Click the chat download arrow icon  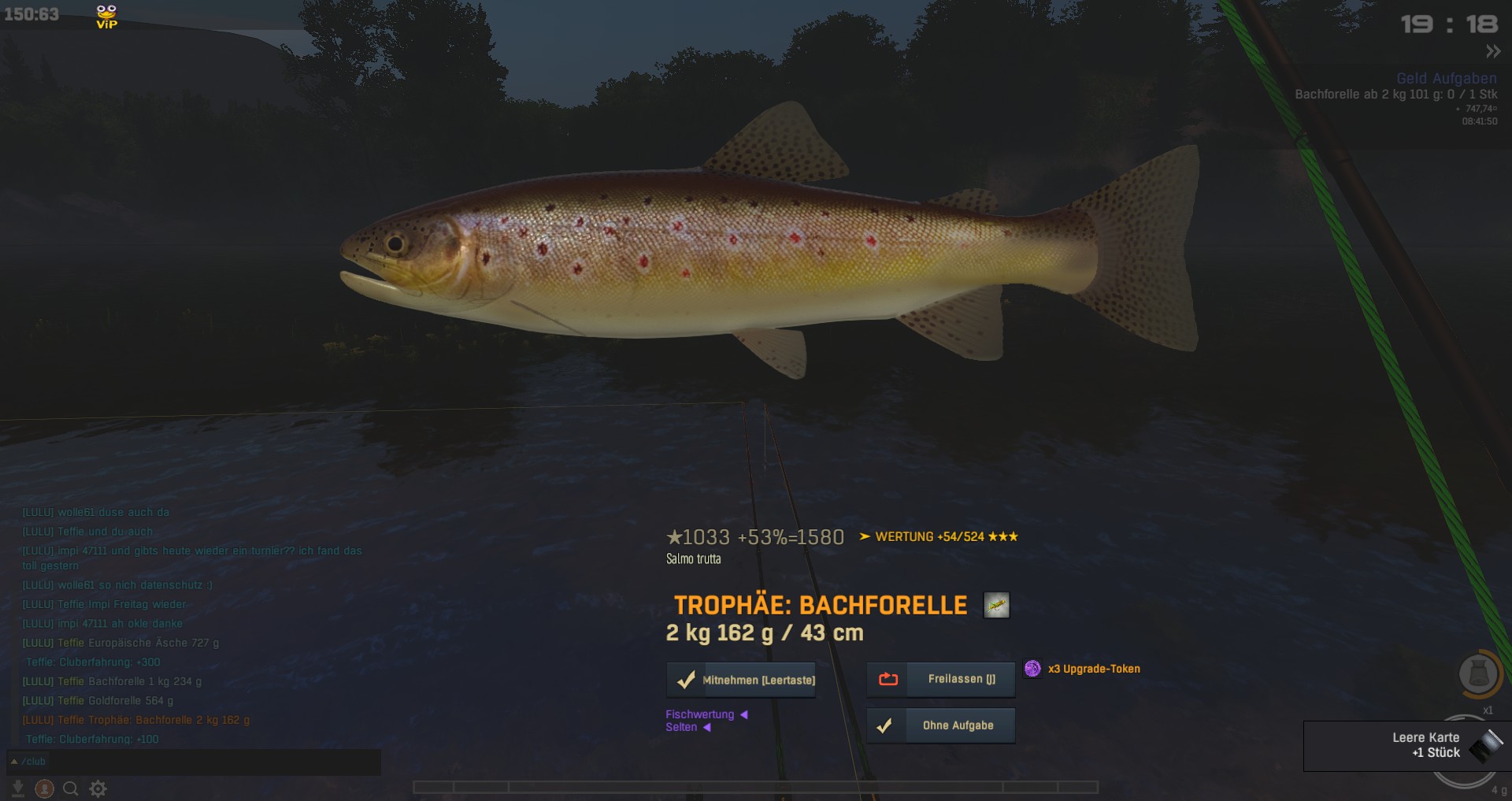[17, 788]
